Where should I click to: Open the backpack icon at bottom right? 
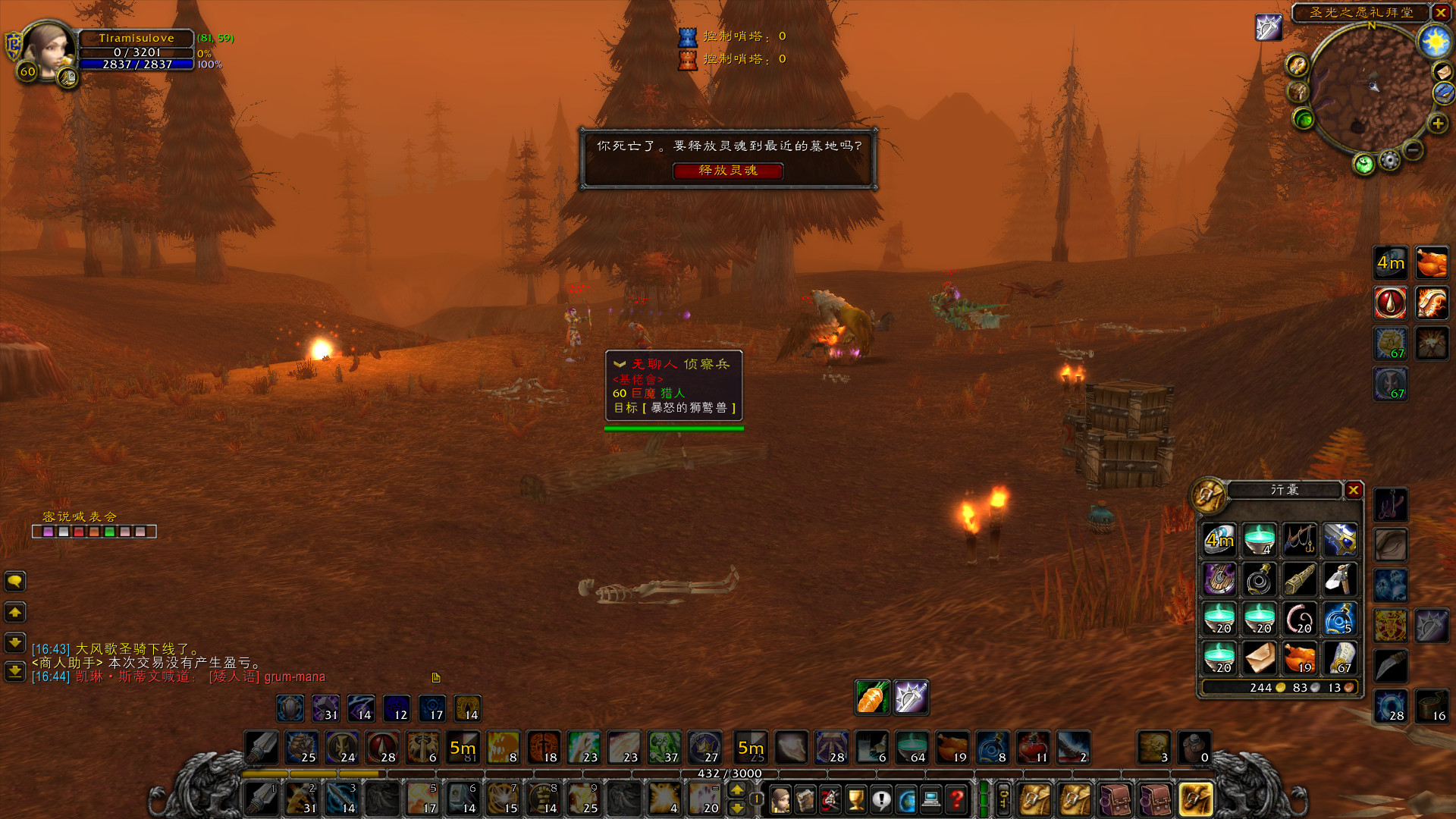pos(1197,799)
